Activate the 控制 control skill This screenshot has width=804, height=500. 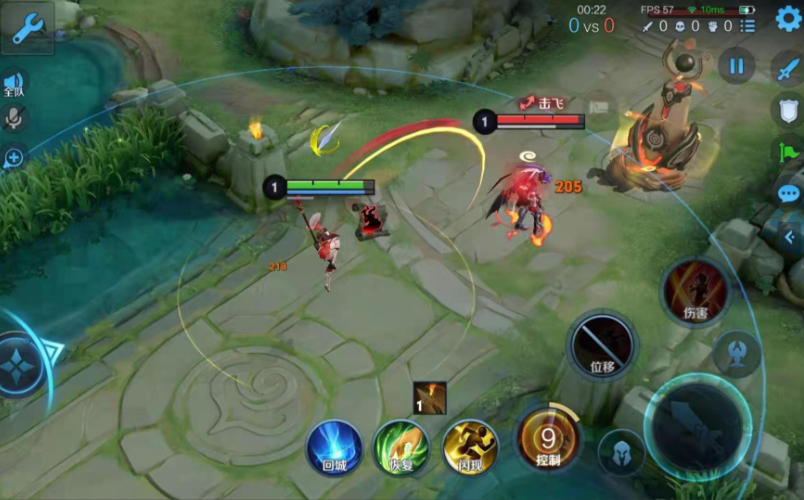point(547,438)
